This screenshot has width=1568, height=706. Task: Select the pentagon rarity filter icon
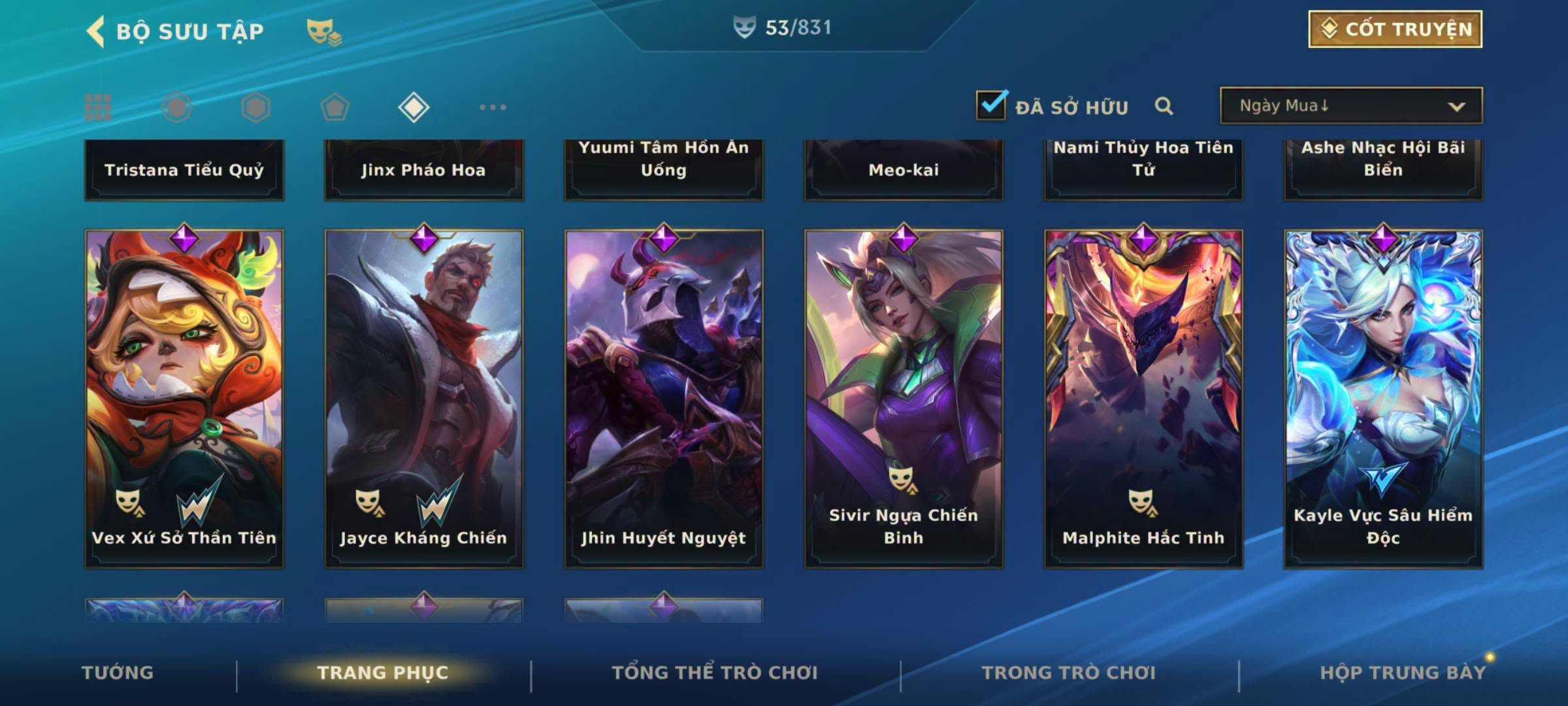coord(335,107)
